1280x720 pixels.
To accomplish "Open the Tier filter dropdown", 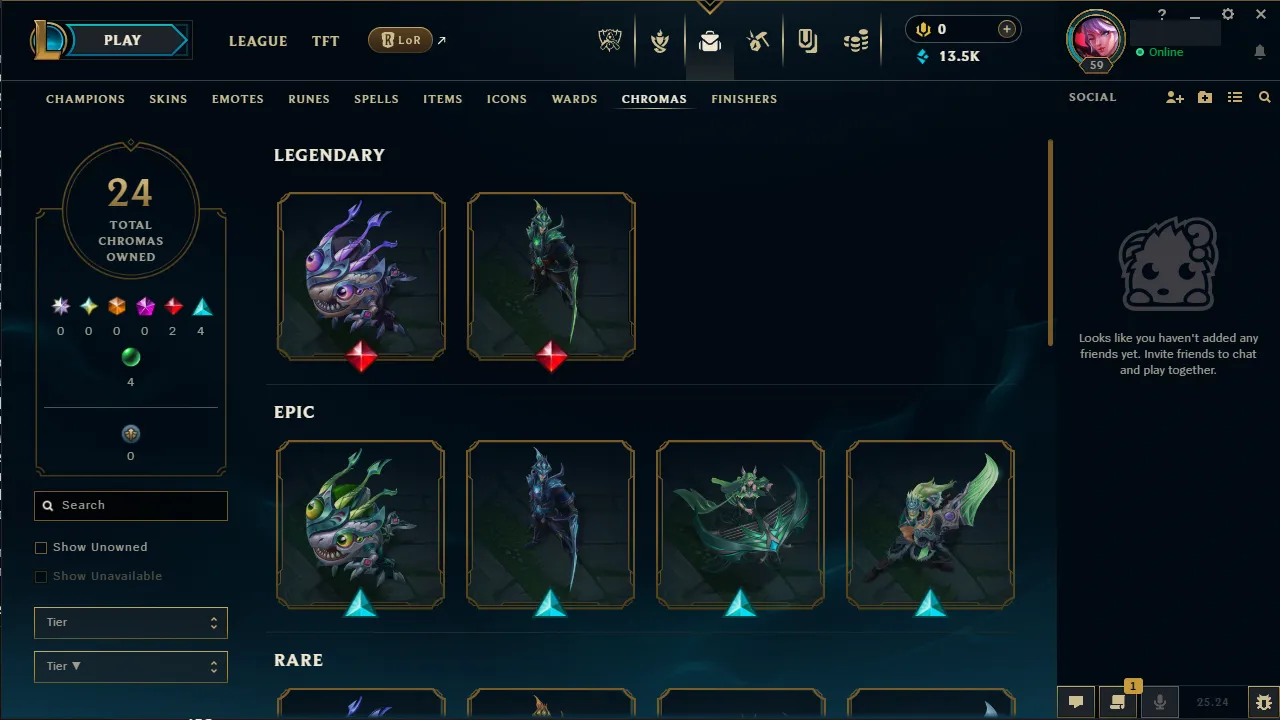I will click(x=130, y=622).
